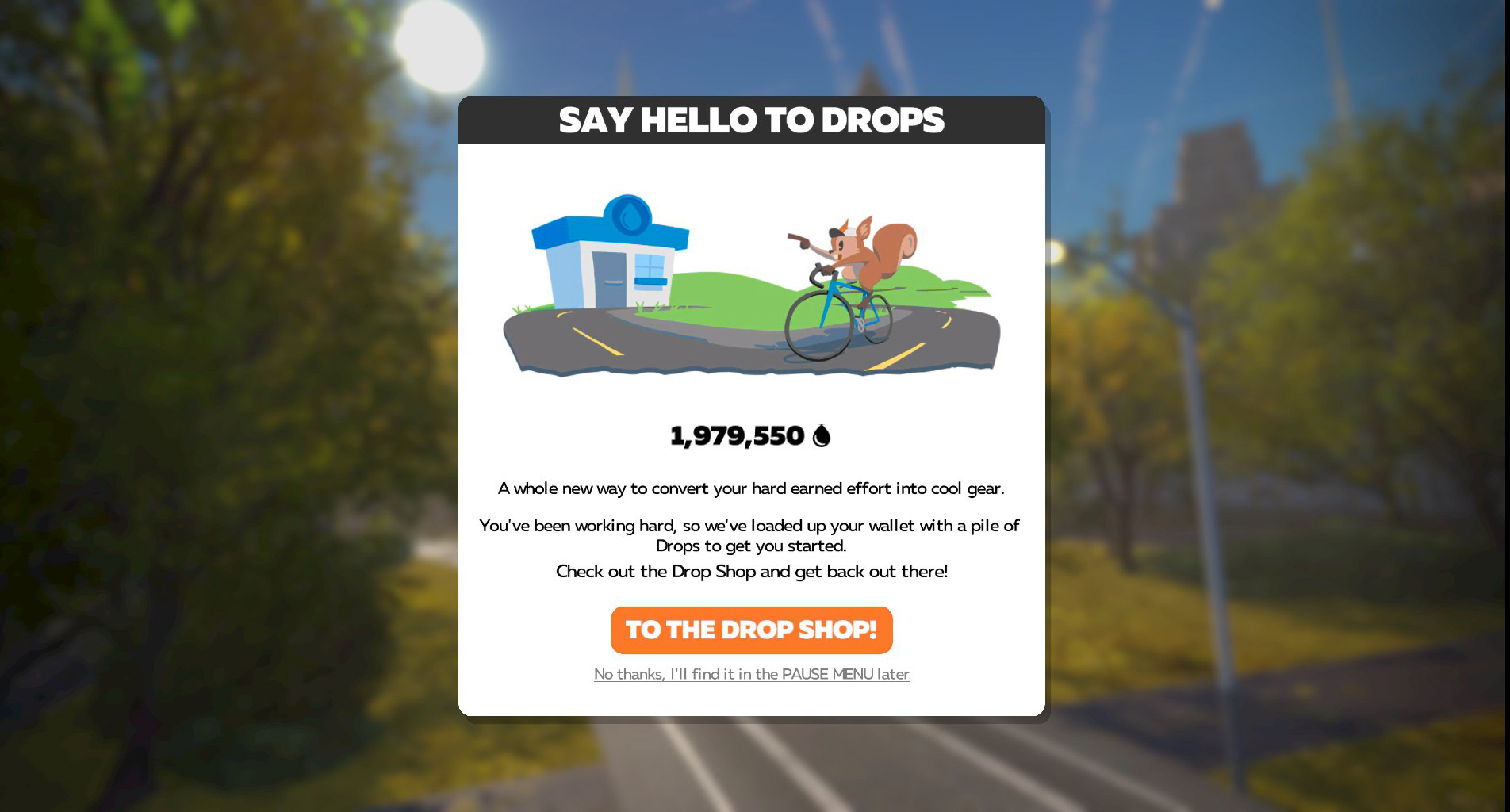Click the SAY HELLO TO DROPS title banner
This screenshot has width=1510, height=812.
(752, 120)
